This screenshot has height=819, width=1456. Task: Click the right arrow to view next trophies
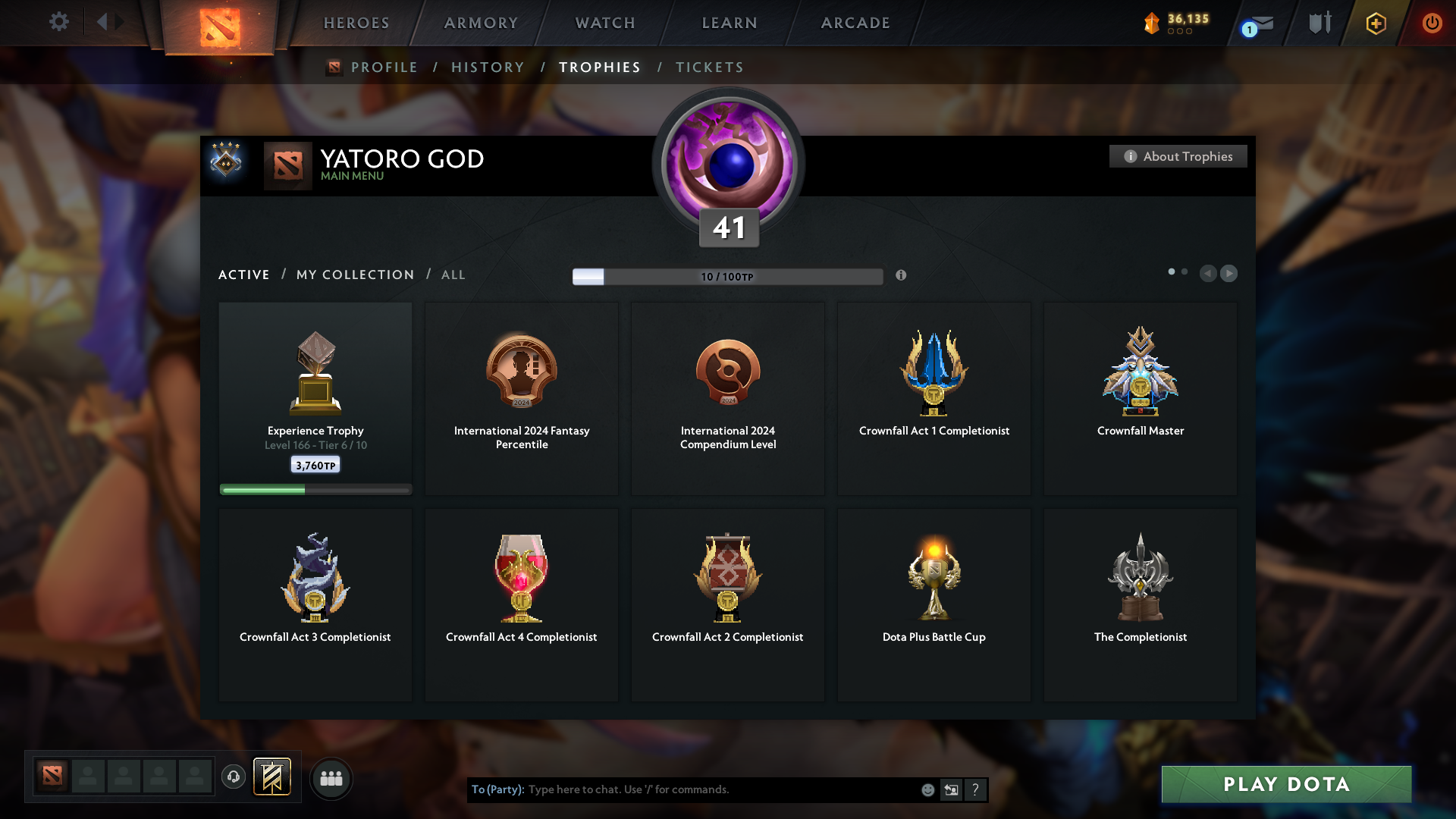pos(1229,274)
